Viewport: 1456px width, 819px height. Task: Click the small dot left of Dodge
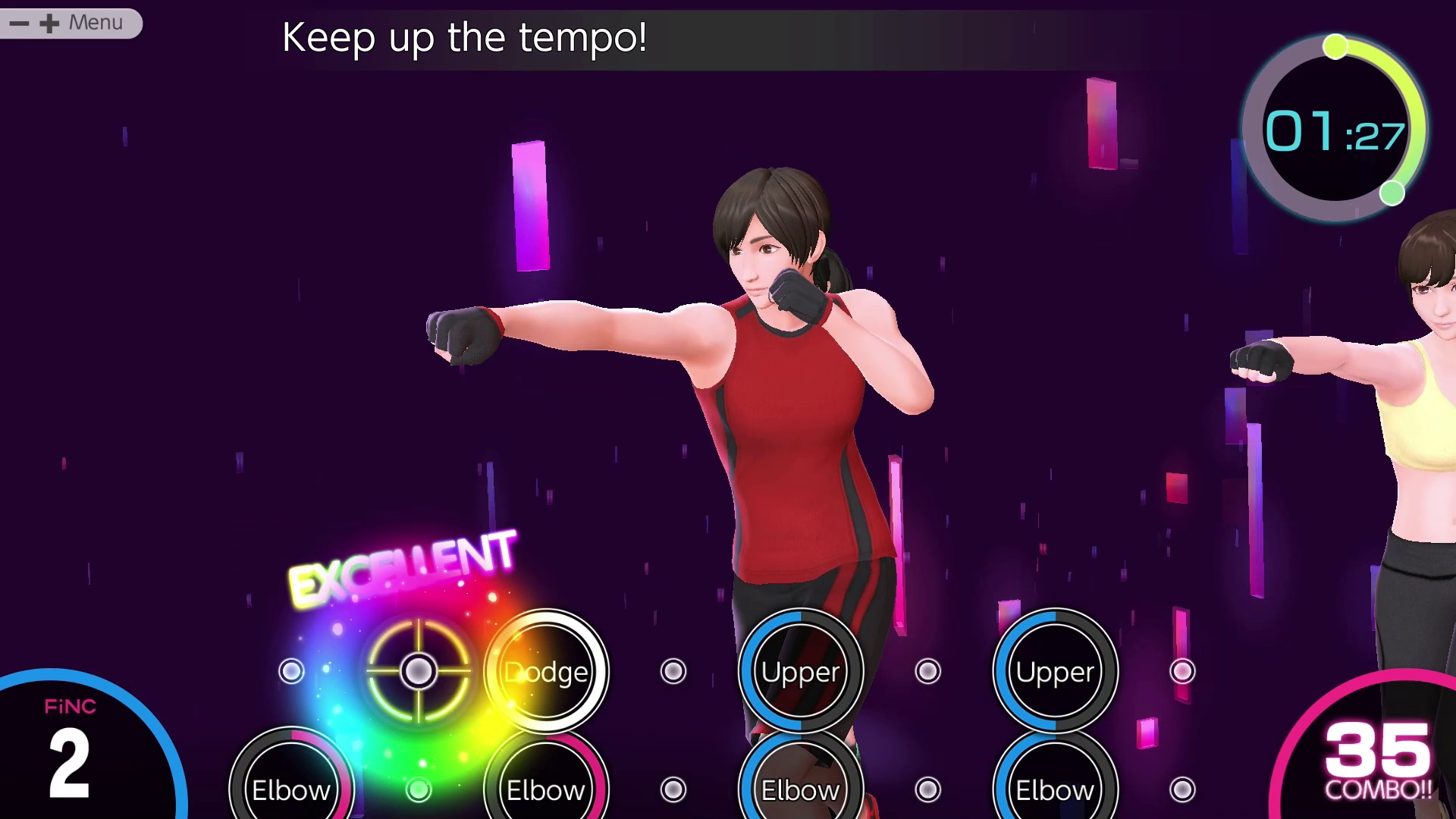click(291, 670)
